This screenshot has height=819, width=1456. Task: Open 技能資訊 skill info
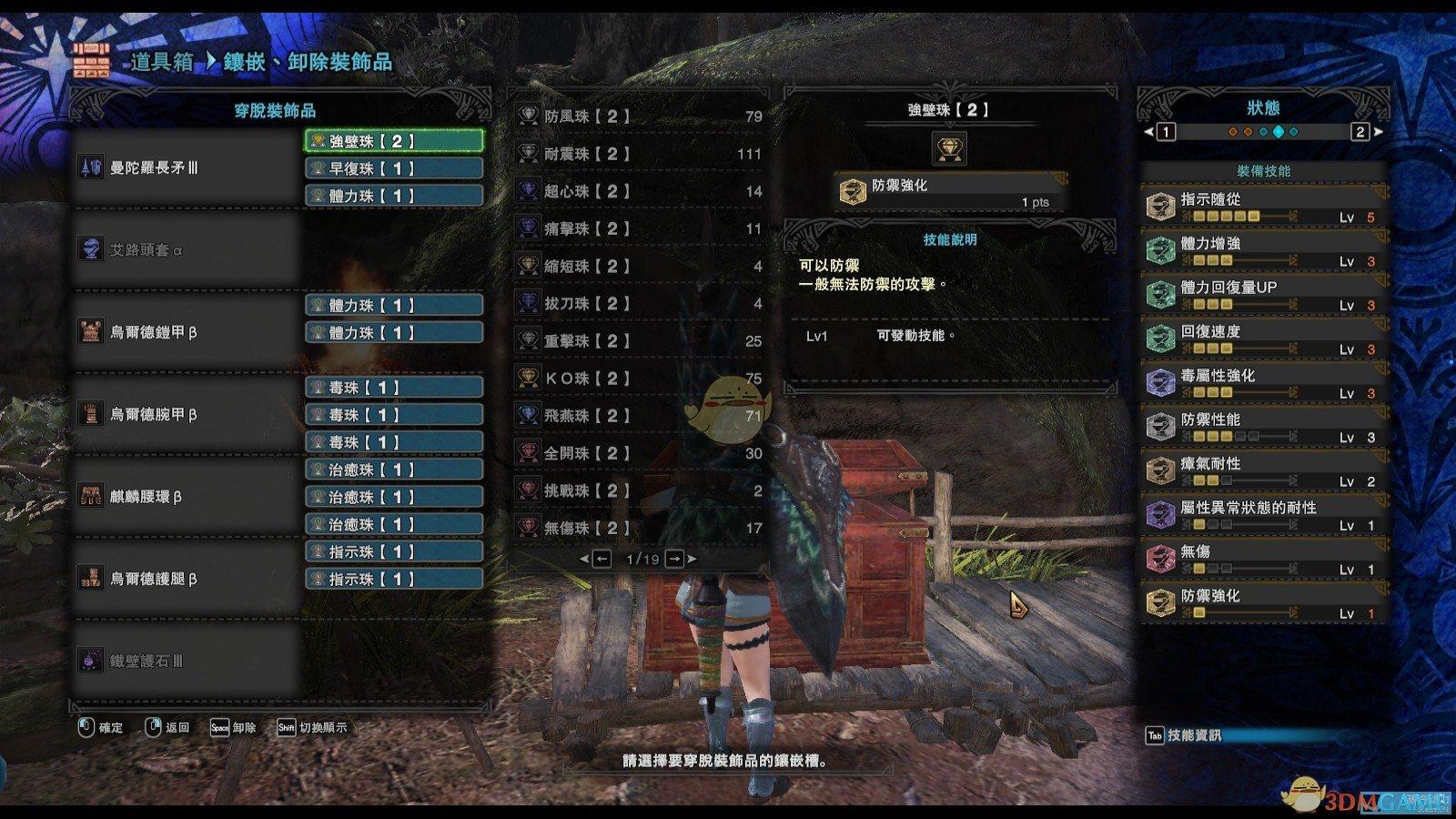tap(1183, 735)
